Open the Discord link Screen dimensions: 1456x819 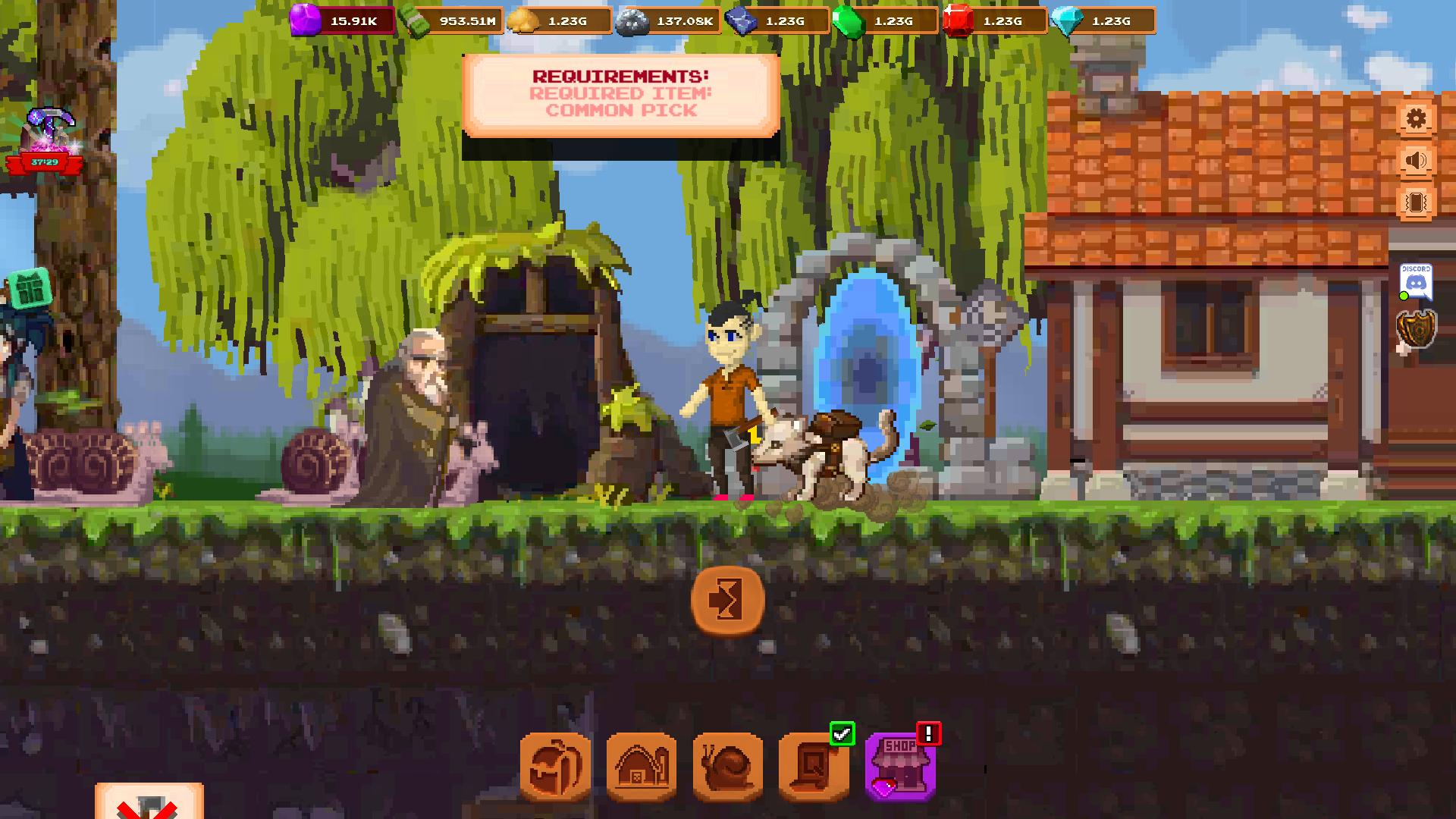(1416, 281)
